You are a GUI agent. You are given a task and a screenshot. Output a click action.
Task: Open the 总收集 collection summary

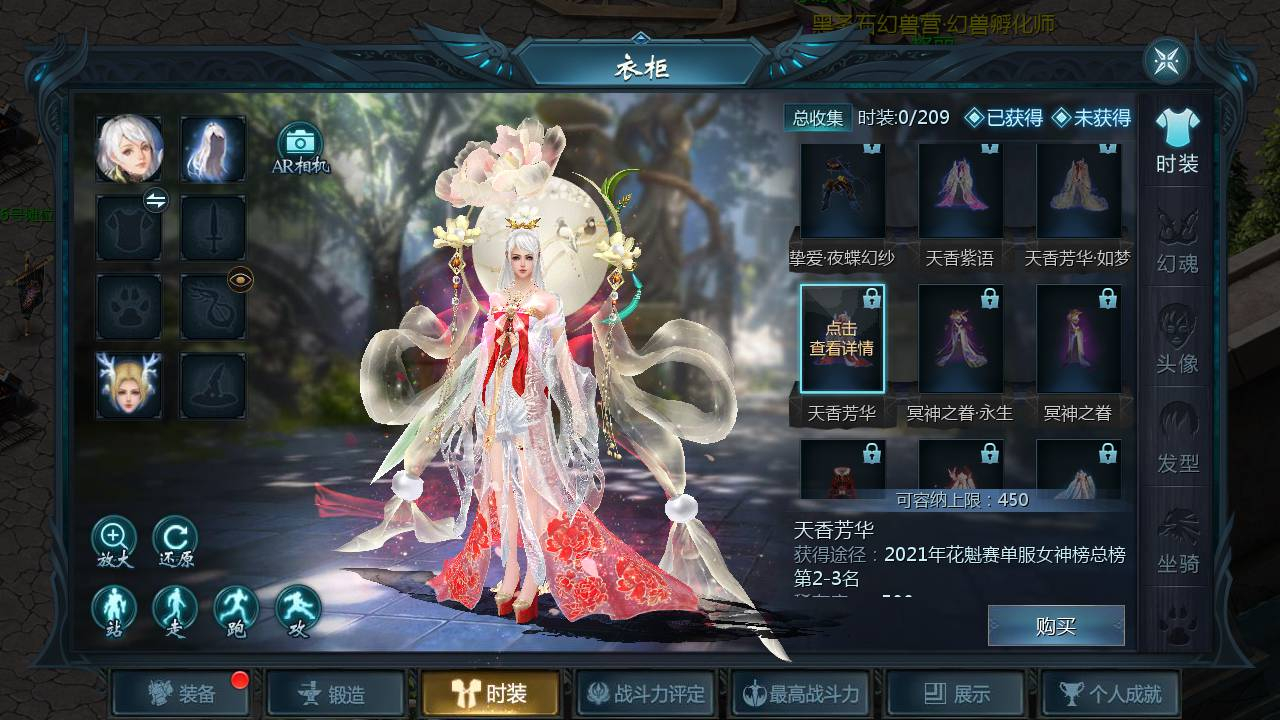818,118
